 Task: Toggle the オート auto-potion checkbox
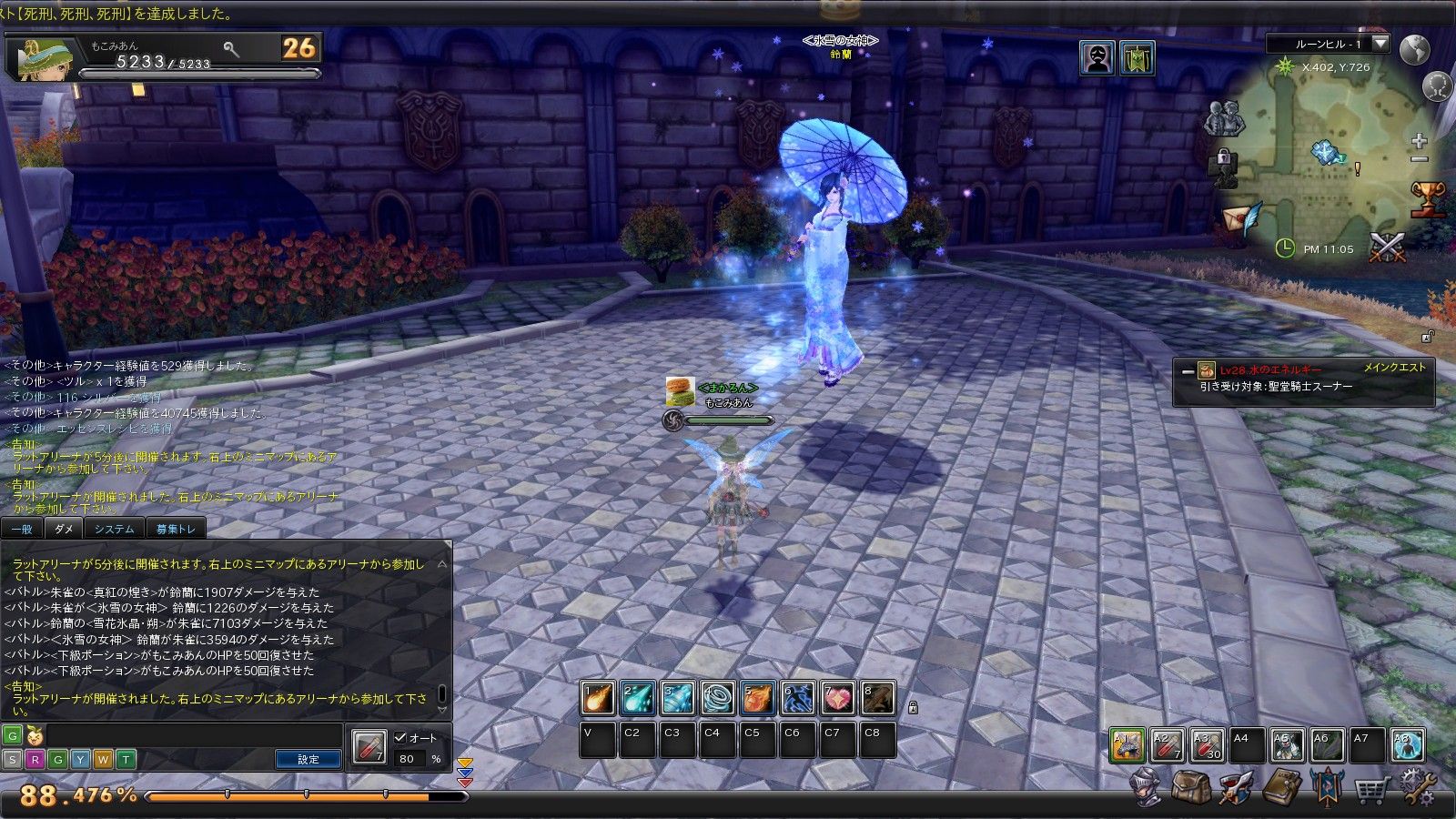(400, 738)
